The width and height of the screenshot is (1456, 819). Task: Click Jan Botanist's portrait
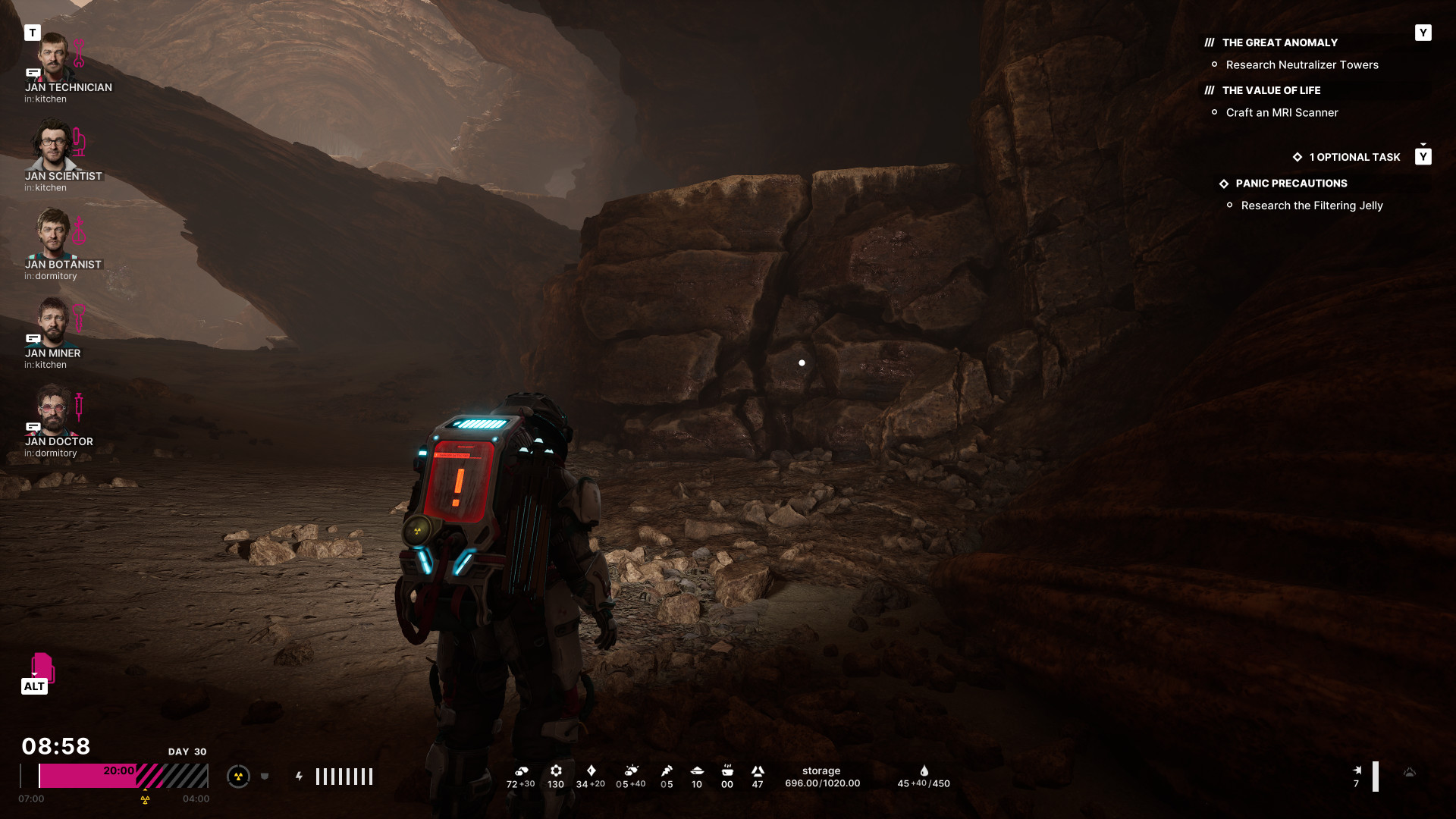pos(53,234)
